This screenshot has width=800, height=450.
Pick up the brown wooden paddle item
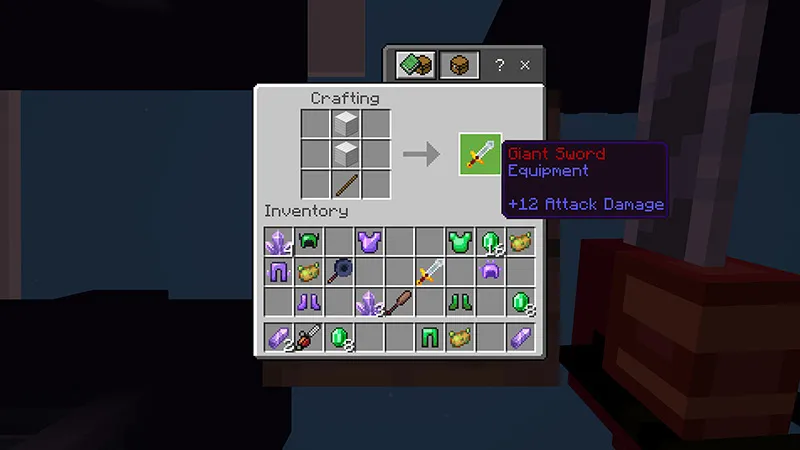click(399, 301)
